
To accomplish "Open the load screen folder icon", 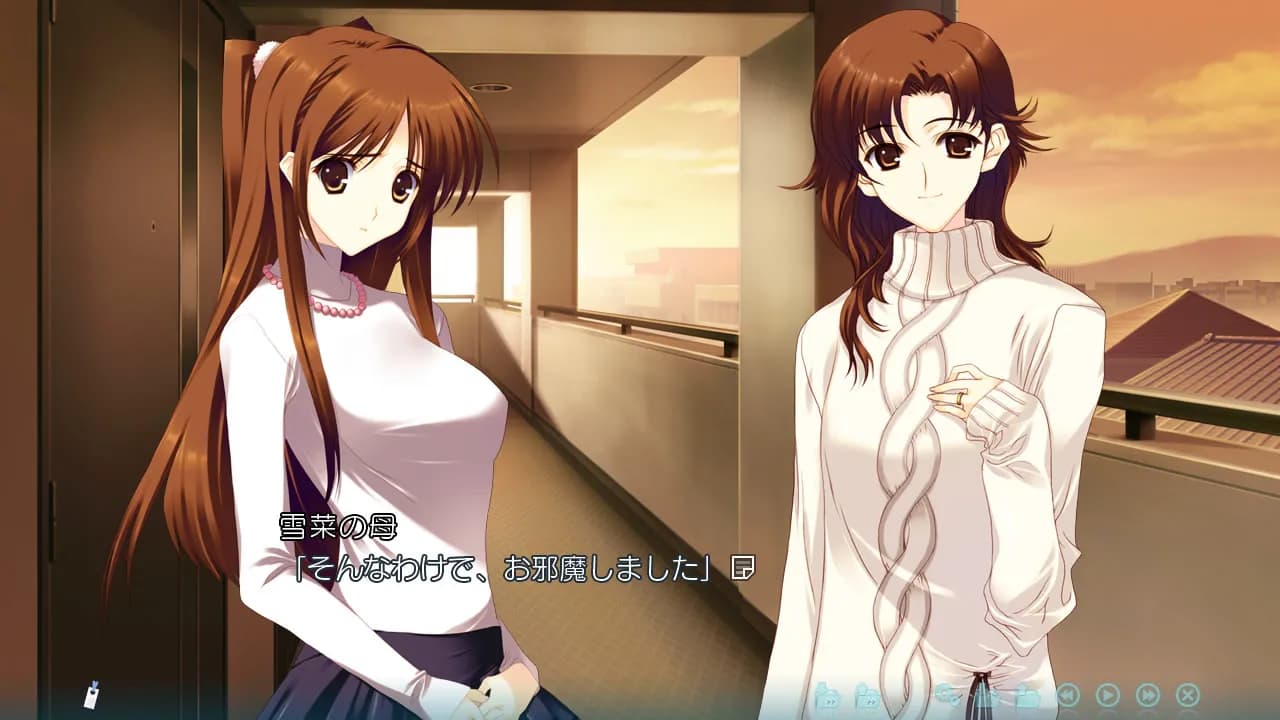I will [x=1026, y=694].
